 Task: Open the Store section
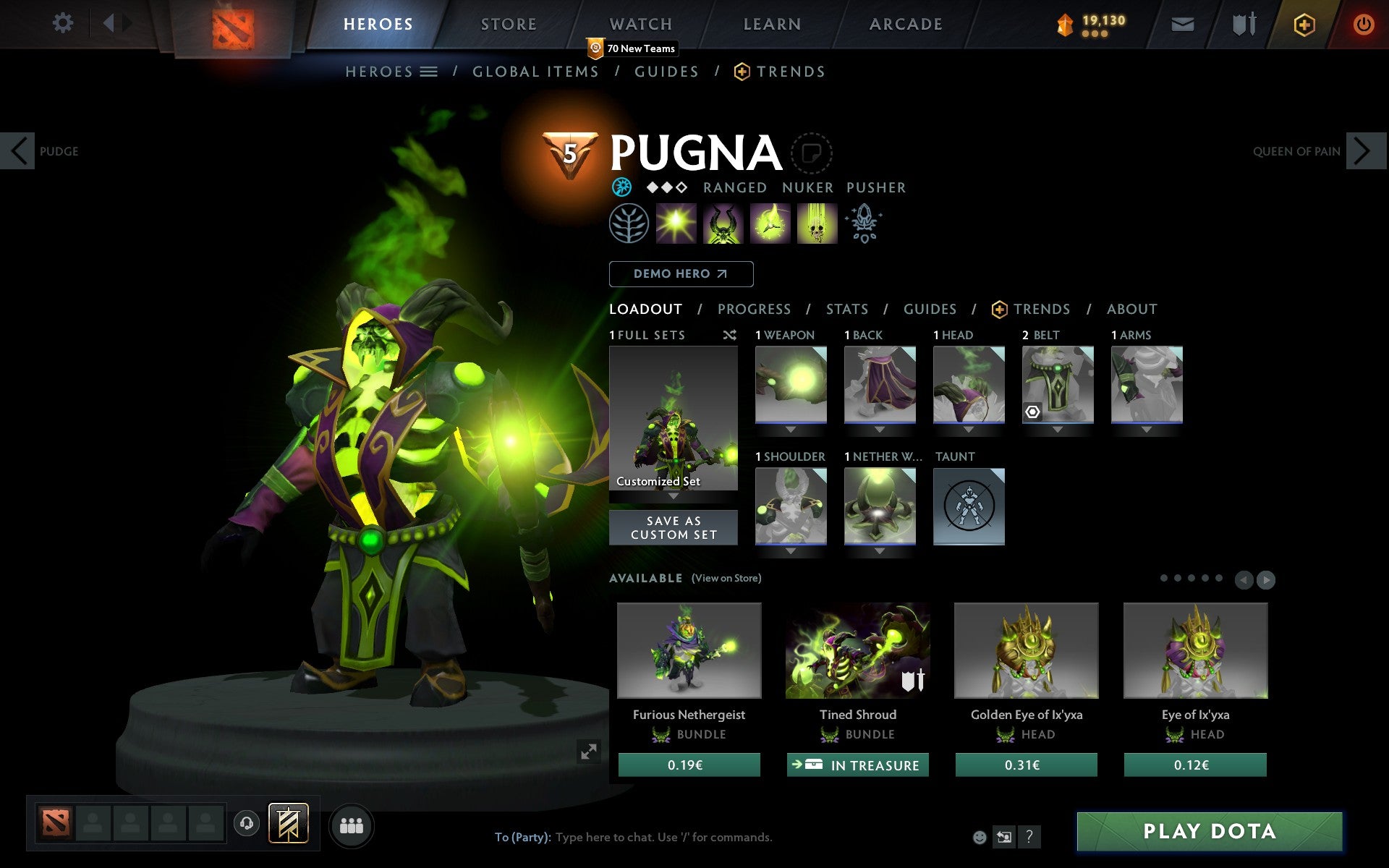[x=509, y=24]
